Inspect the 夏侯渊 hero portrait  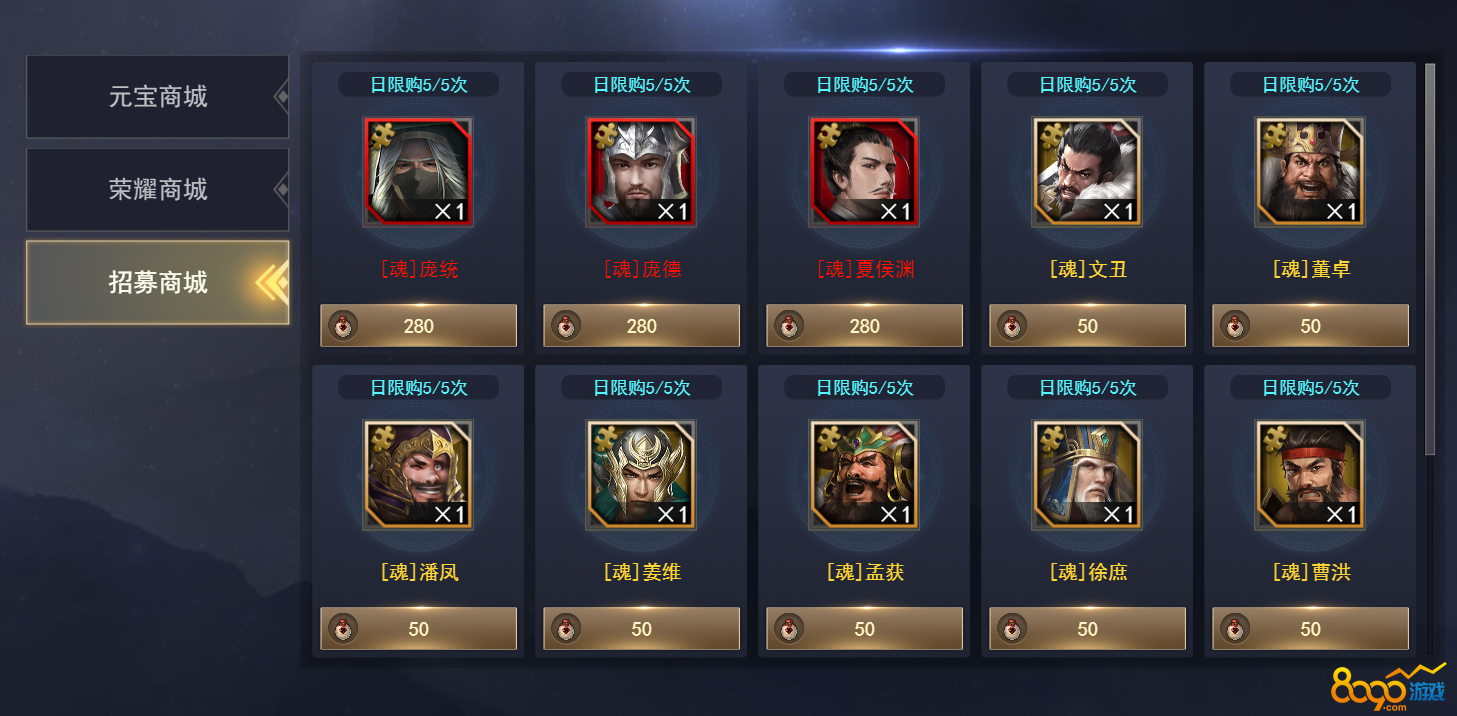[864, 172]
